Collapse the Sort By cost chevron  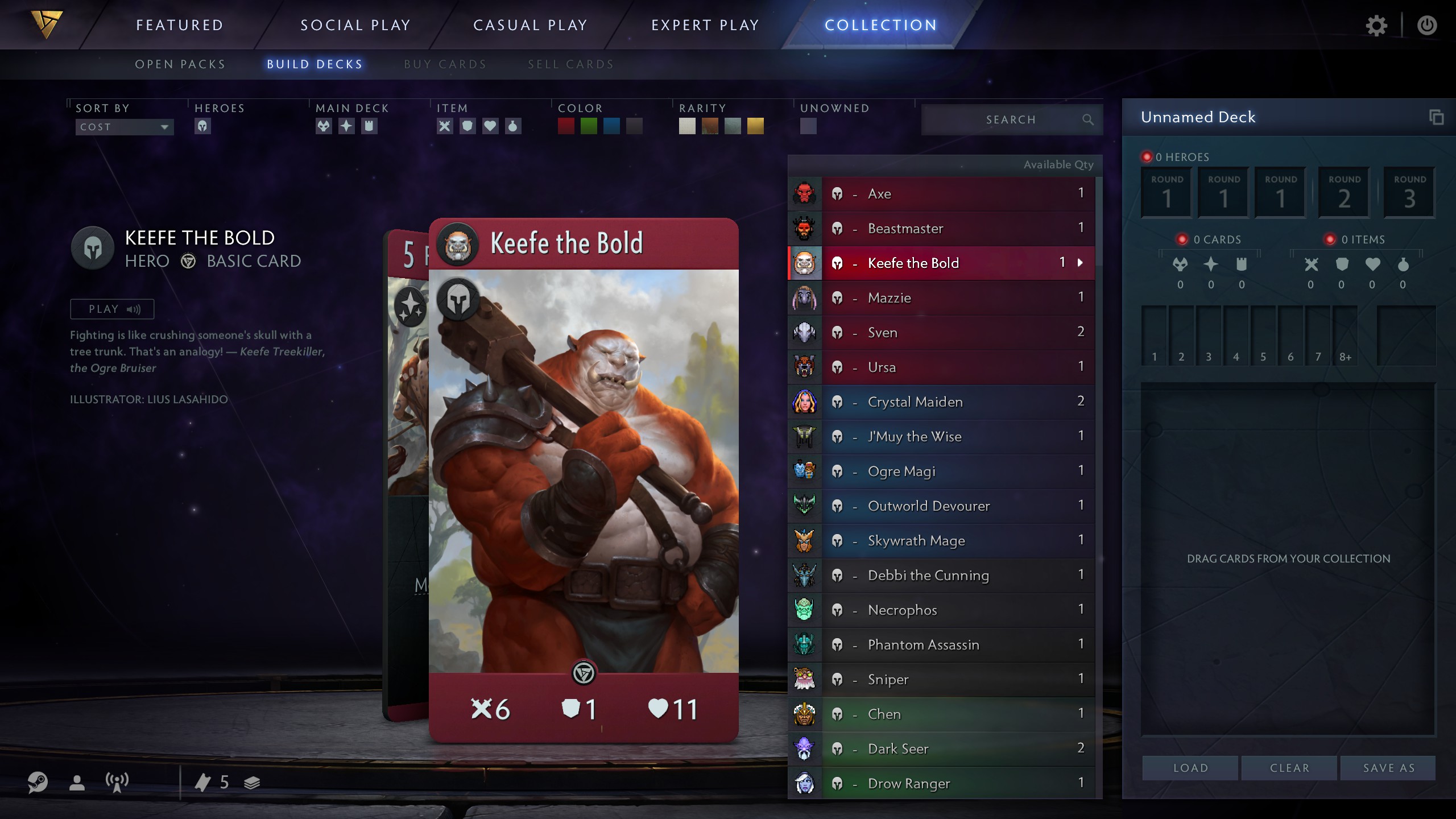(x=164, y=127)
